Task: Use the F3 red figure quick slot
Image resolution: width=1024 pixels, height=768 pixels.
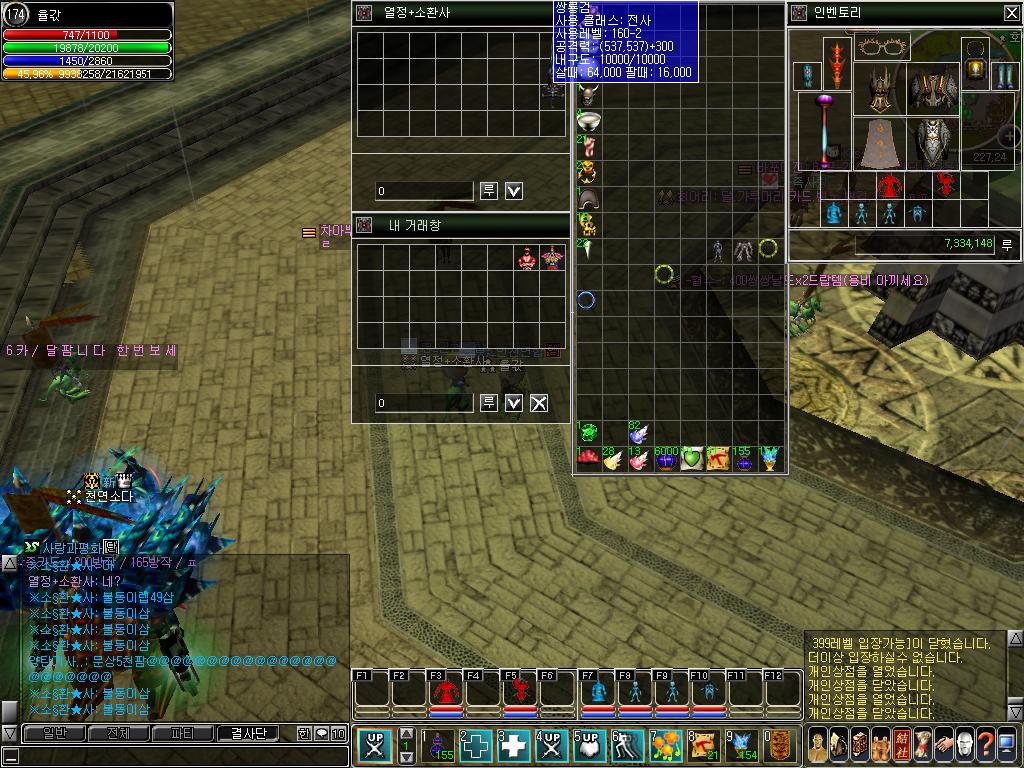Action: [445, 692]
